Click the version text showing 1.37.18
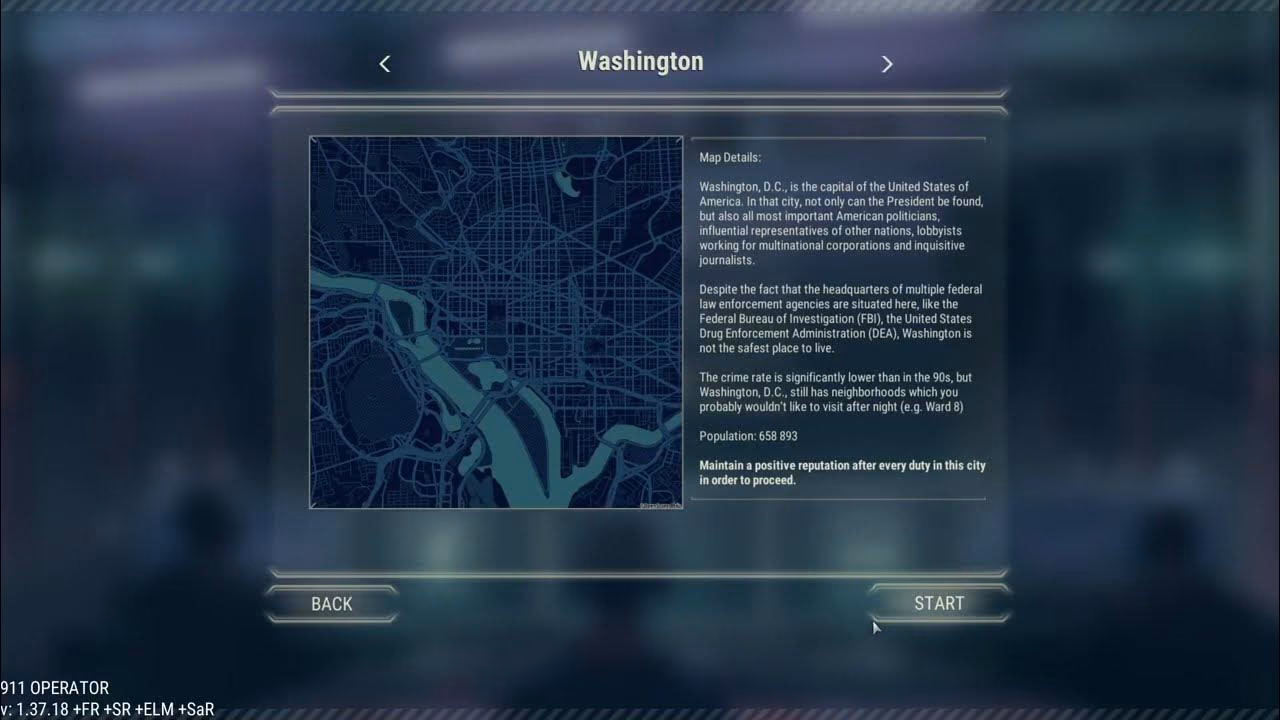 (107, 708)
